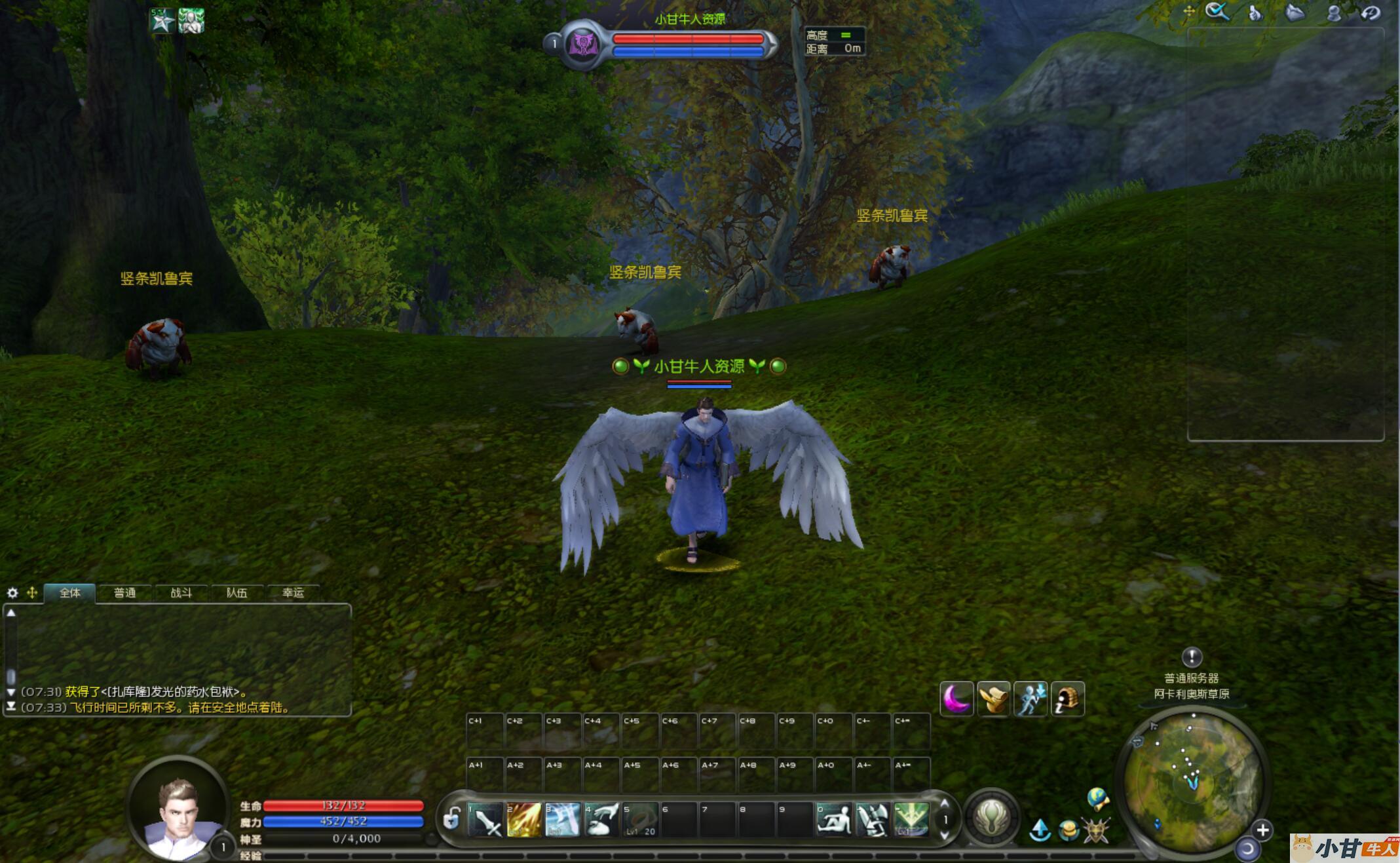This screenshot has width=1400, height=863.
Task: Click the running figure icon
Action: coord(1031,699)
